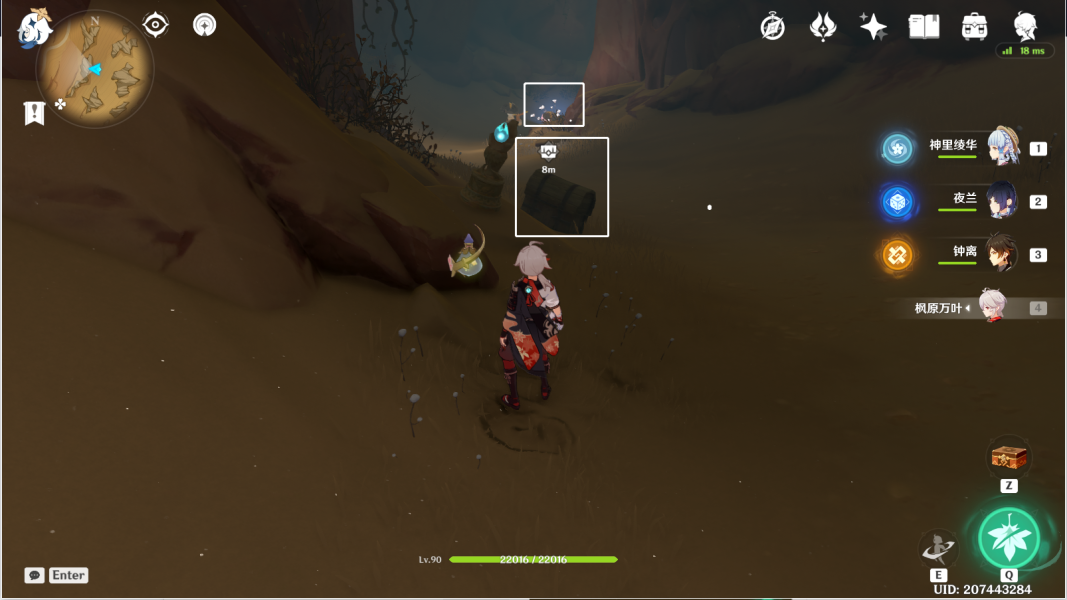The height and width of the screenshot is (600, 1067).
Task: Open the chat speech bubble
Action: click(x=35, y=575)
